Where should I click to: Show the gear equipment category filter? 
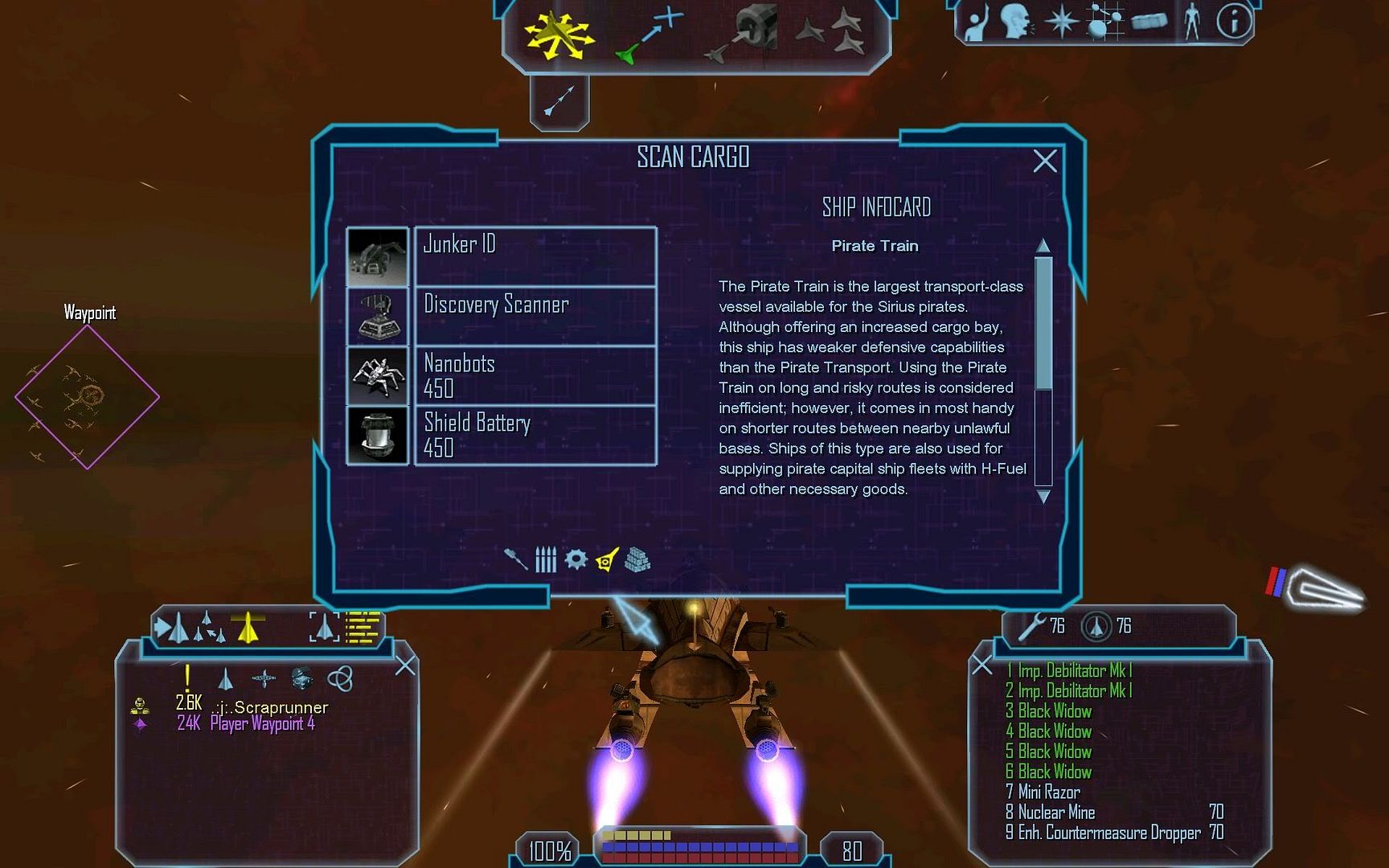(576, 559)
